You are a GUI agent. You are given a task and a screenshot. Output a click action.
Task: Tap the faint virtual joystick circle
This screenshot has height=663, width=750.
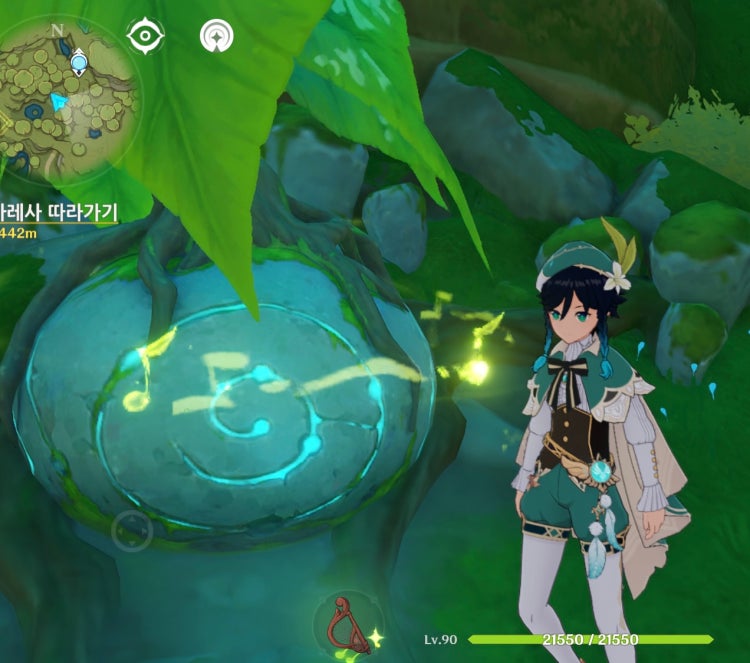coord(131,531)
